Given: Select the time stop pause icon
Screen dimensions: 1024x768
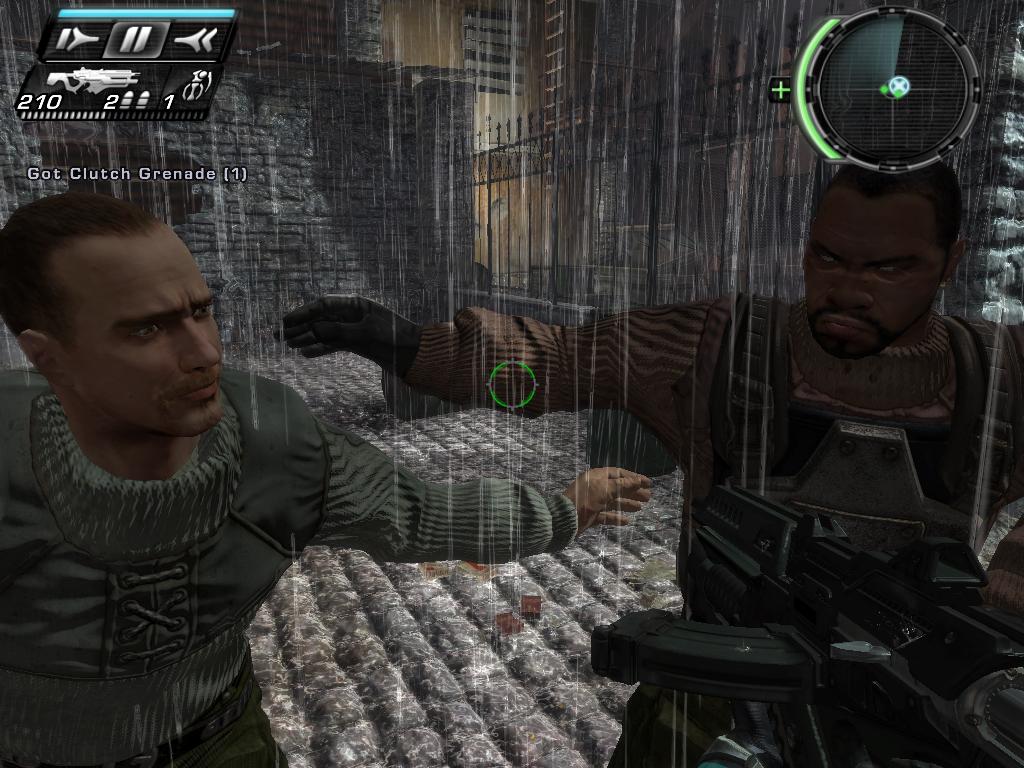Looking at the screenshot, I should pos(137,40).
